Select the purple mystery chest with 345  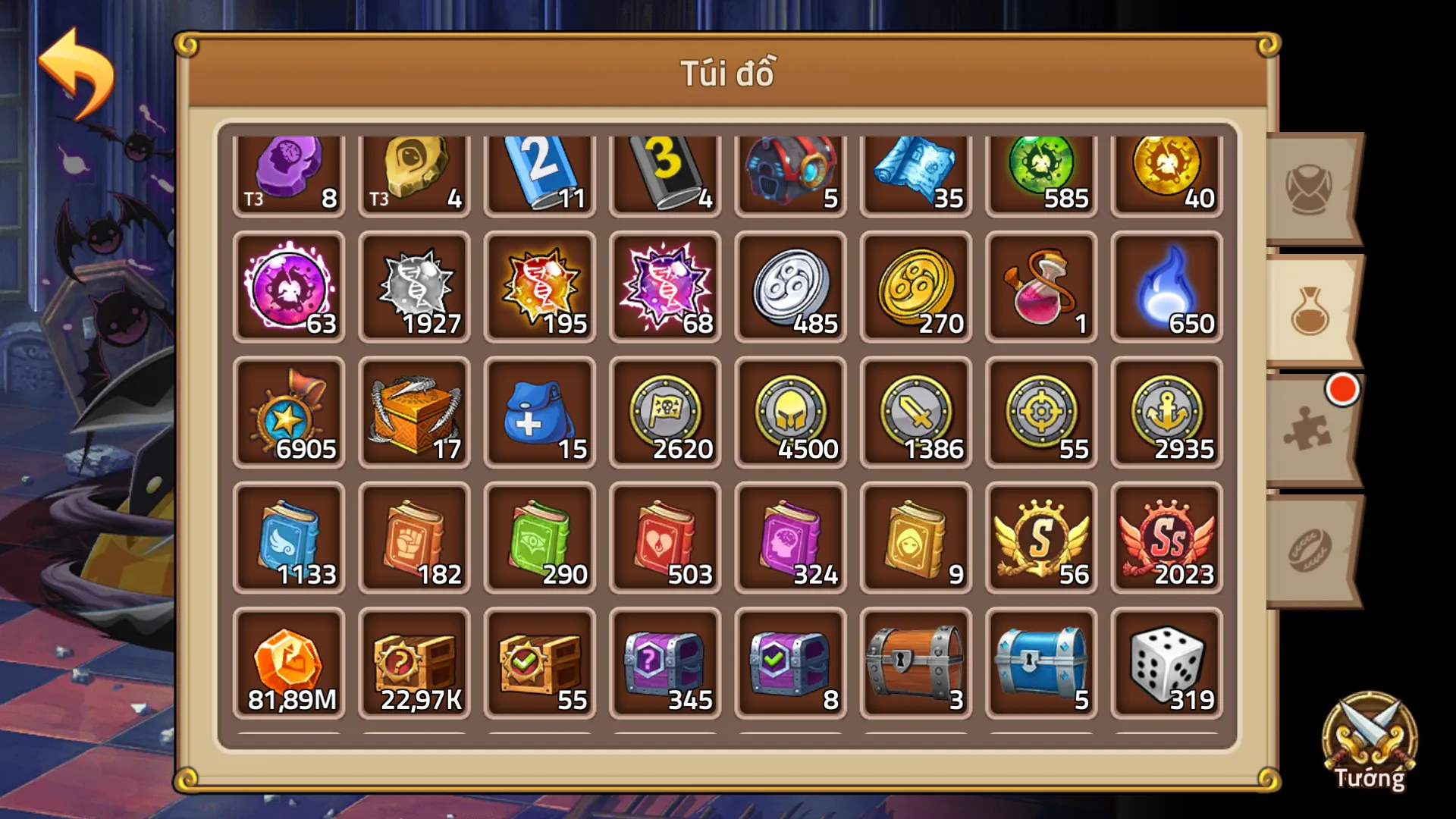click(665, 664)
